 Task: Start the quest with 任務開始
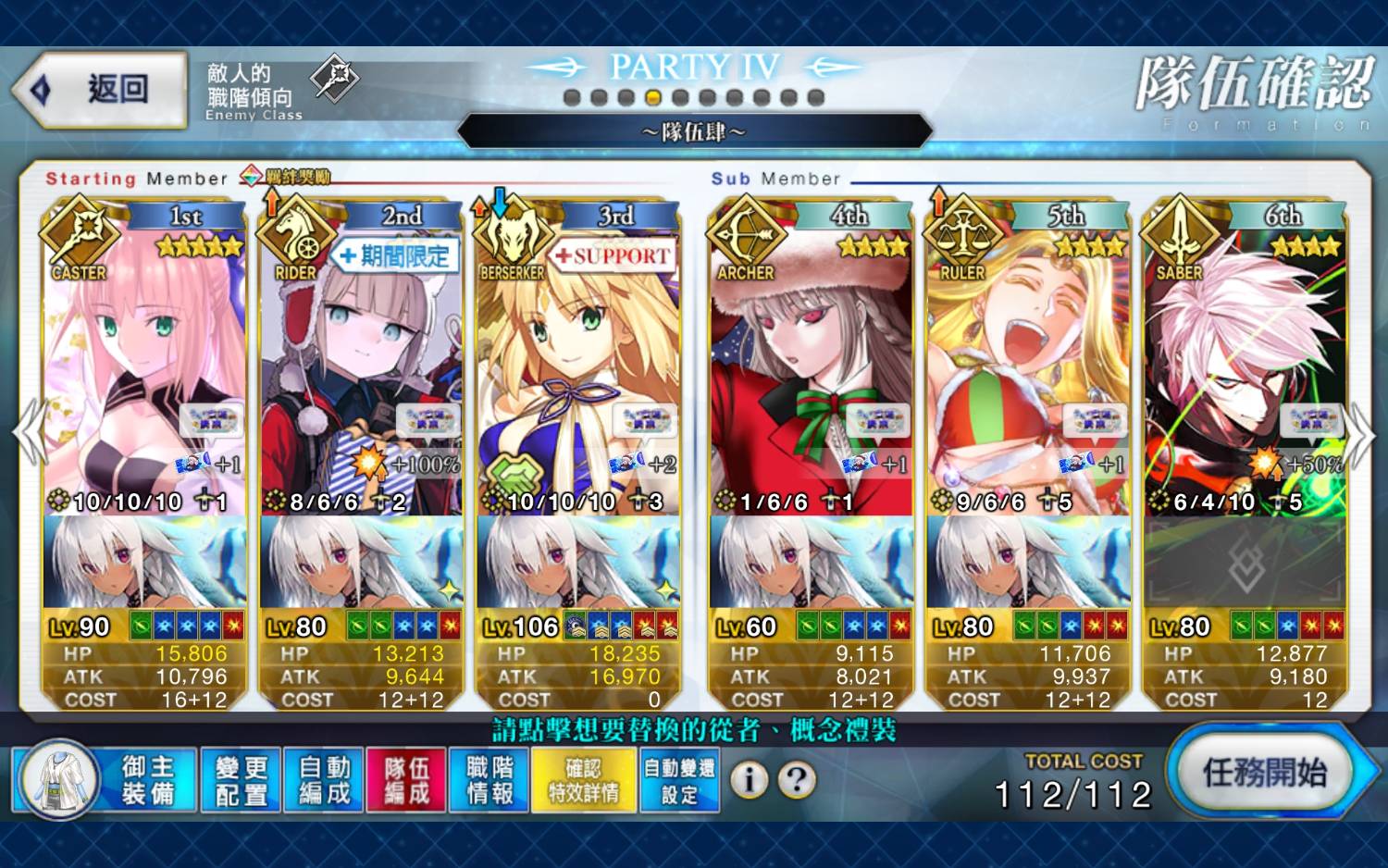click(x=1264, y=772)
